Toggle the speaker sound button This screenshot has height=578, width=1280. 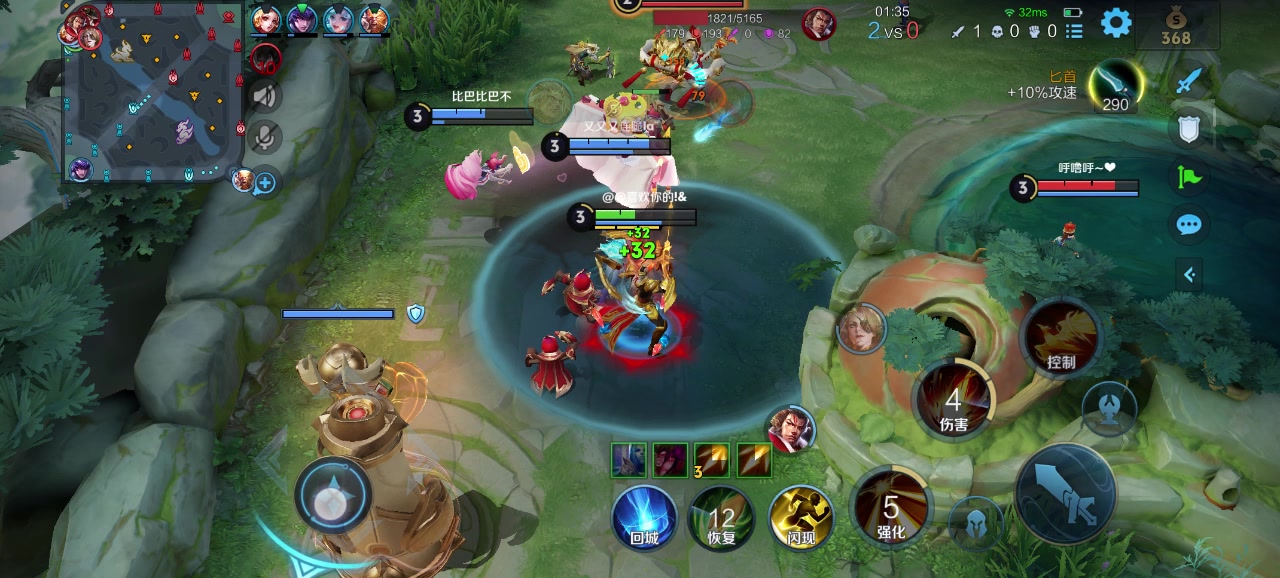coord(265,96)
